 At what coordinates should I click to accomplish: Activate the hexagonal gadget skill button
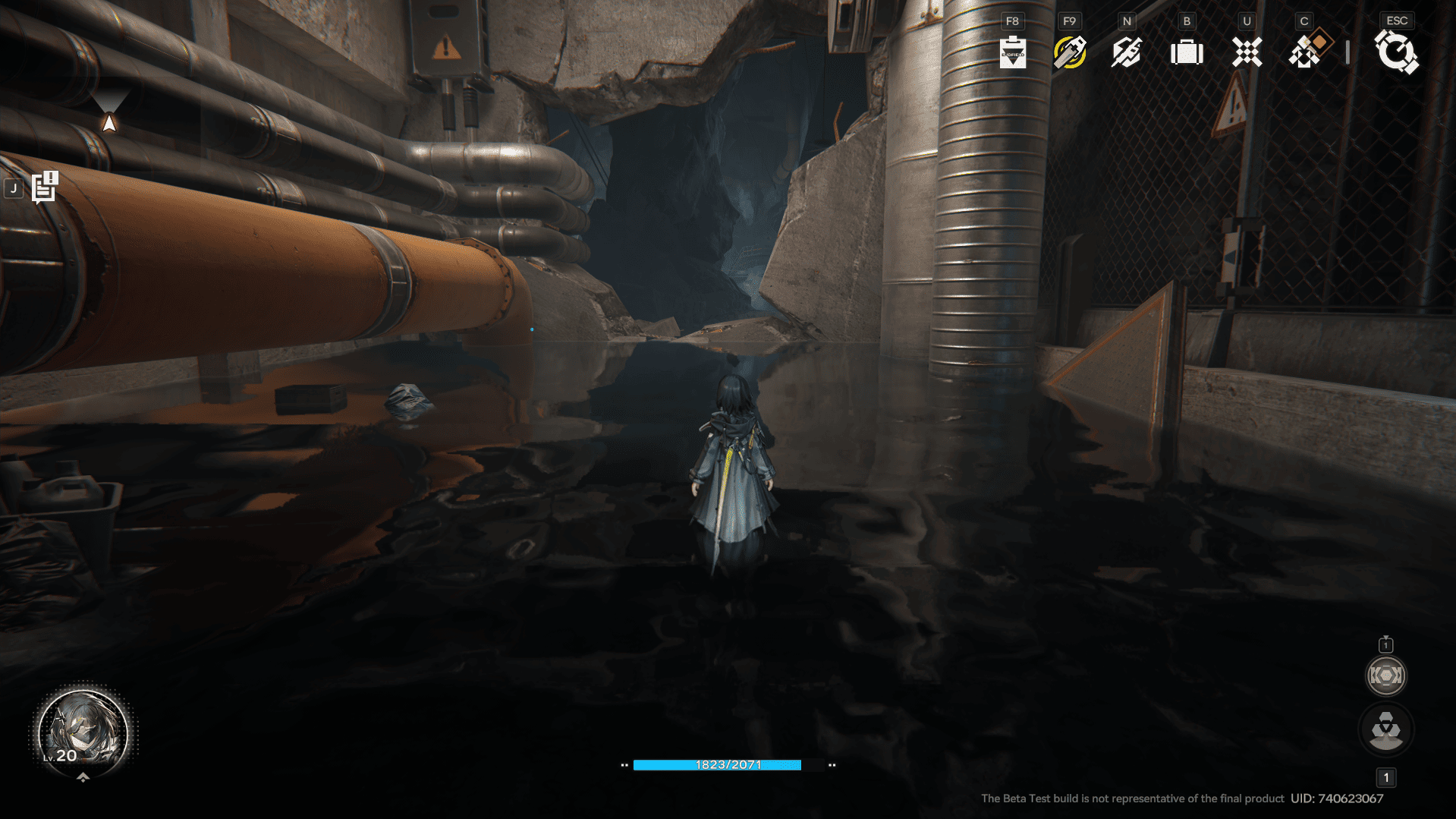point(1385,676)
